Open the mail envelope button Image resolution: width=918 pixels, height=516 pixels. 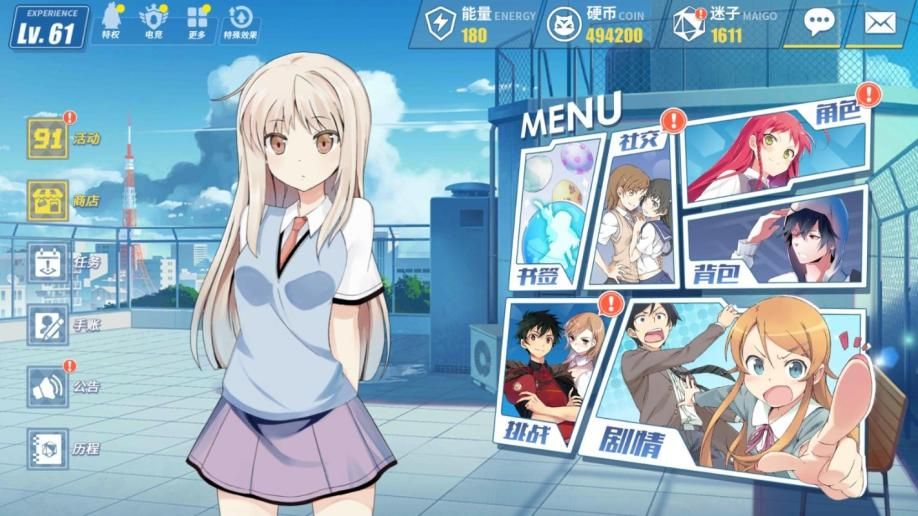880,23
